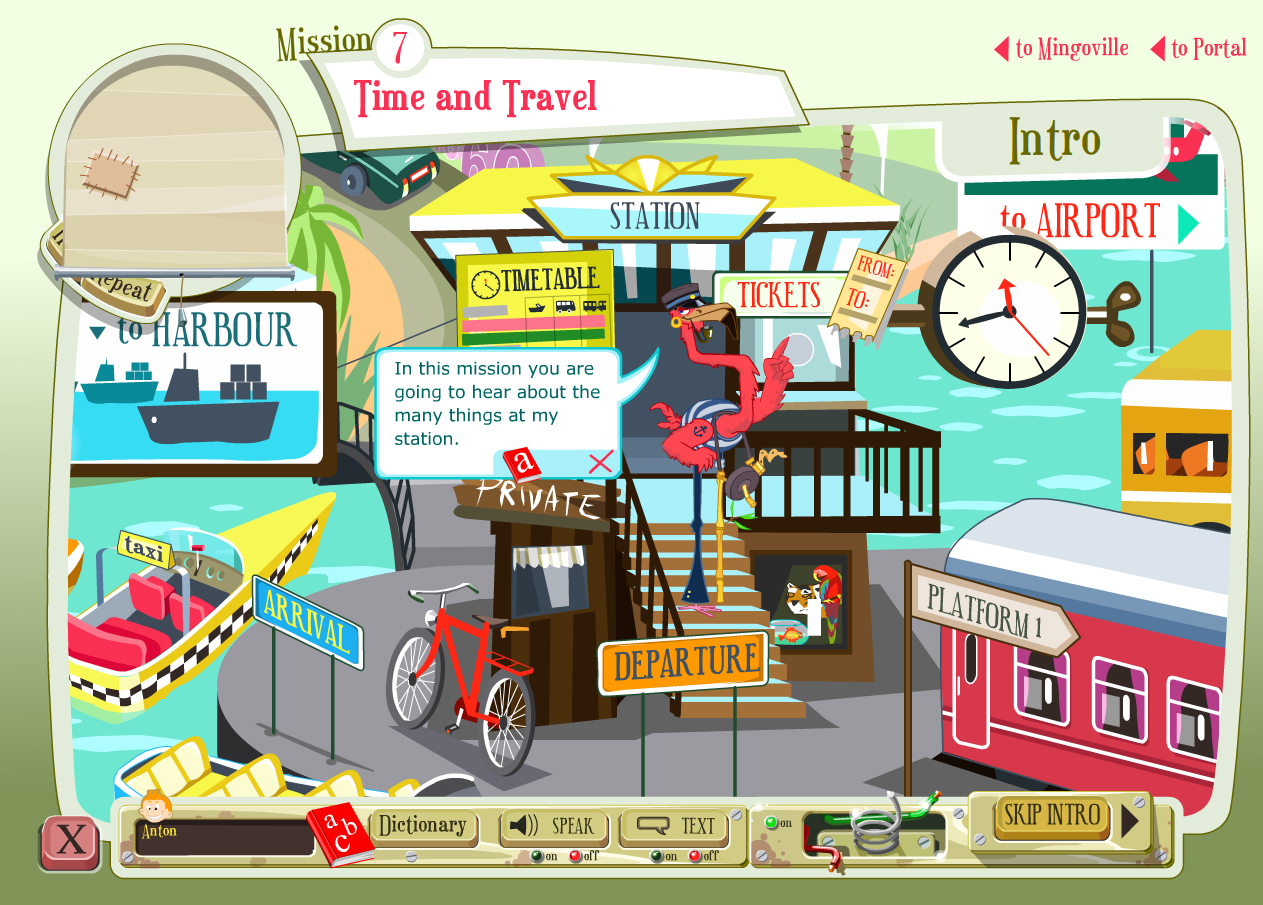Turn text on with the green light

656,856
